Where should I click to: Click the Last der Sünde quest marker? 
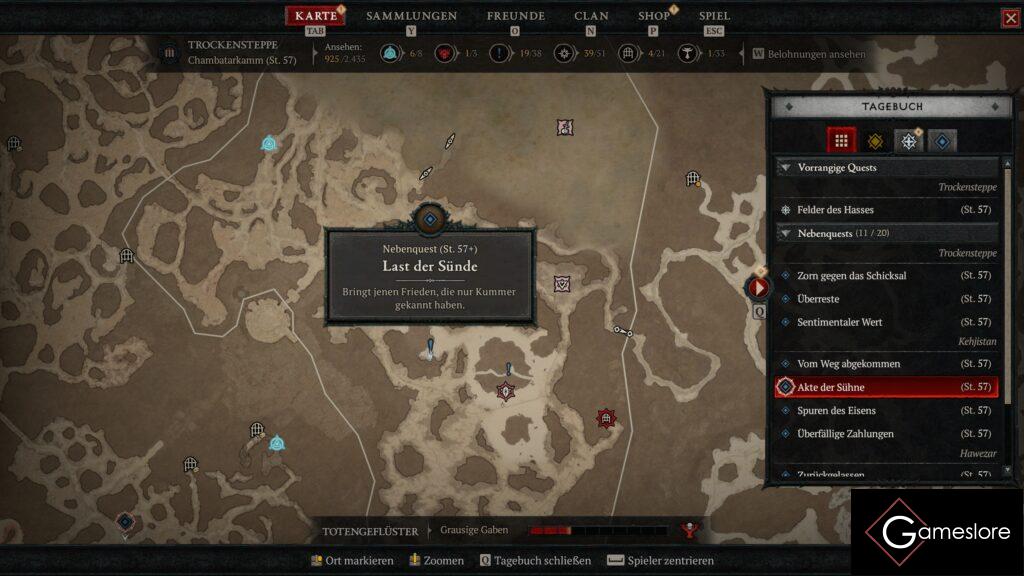(x=430, y=219)
